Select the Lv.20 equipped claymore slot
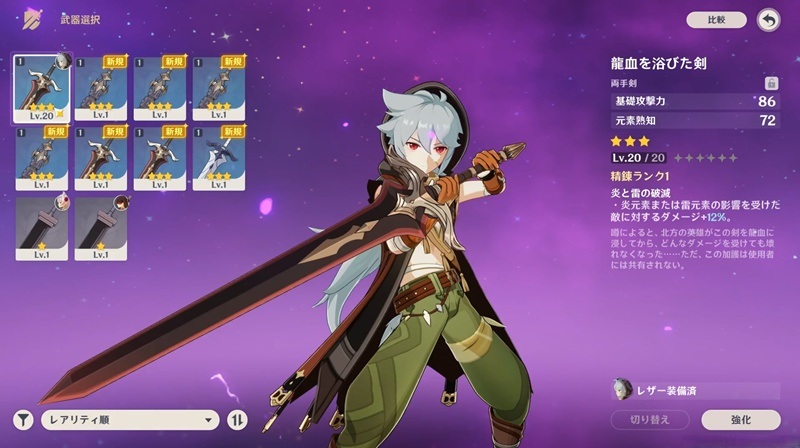Viewport: 800px width, 448px height. pos(42,88)
